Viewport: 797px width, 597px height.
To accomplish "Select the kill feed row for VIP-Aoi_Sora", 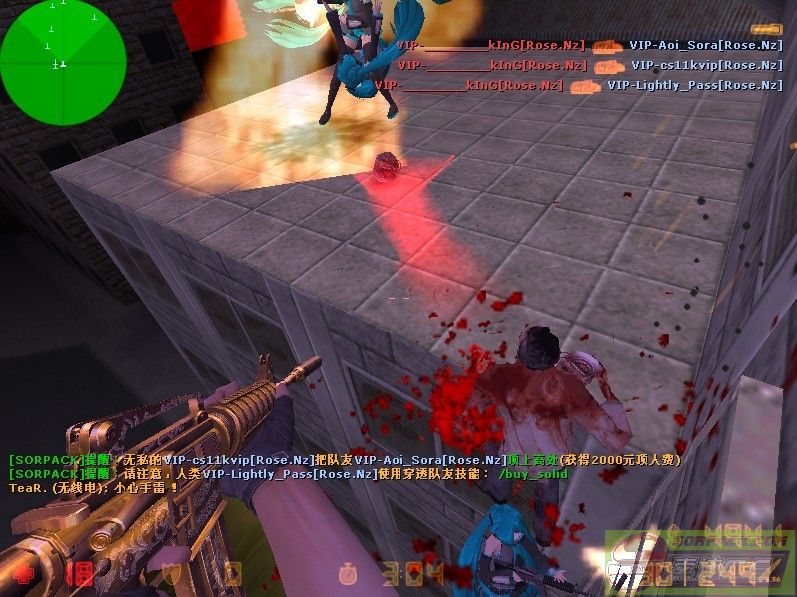I will coord(589,46).
